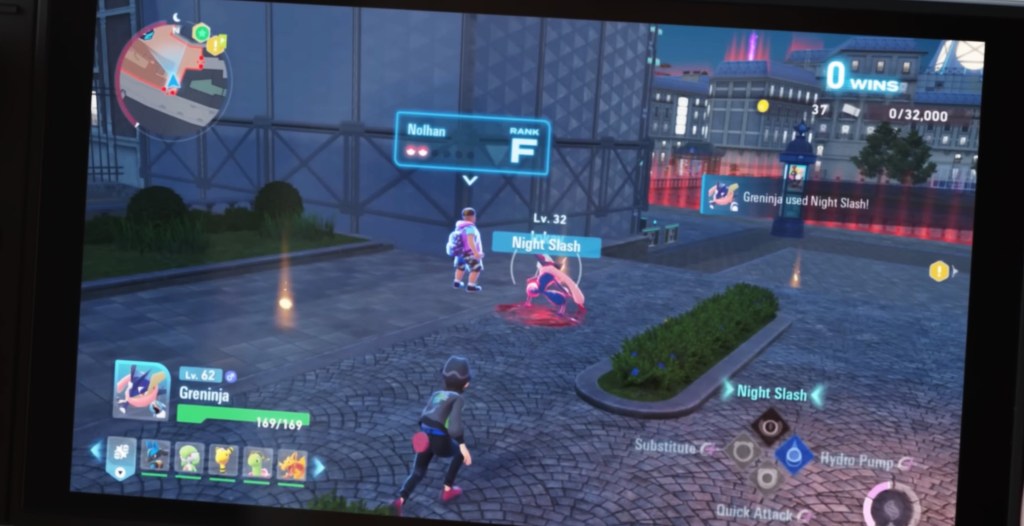Pick the green Meganium party slot
The height and width of the screenshot is (526, 1024).
click(x=258, y=462)
